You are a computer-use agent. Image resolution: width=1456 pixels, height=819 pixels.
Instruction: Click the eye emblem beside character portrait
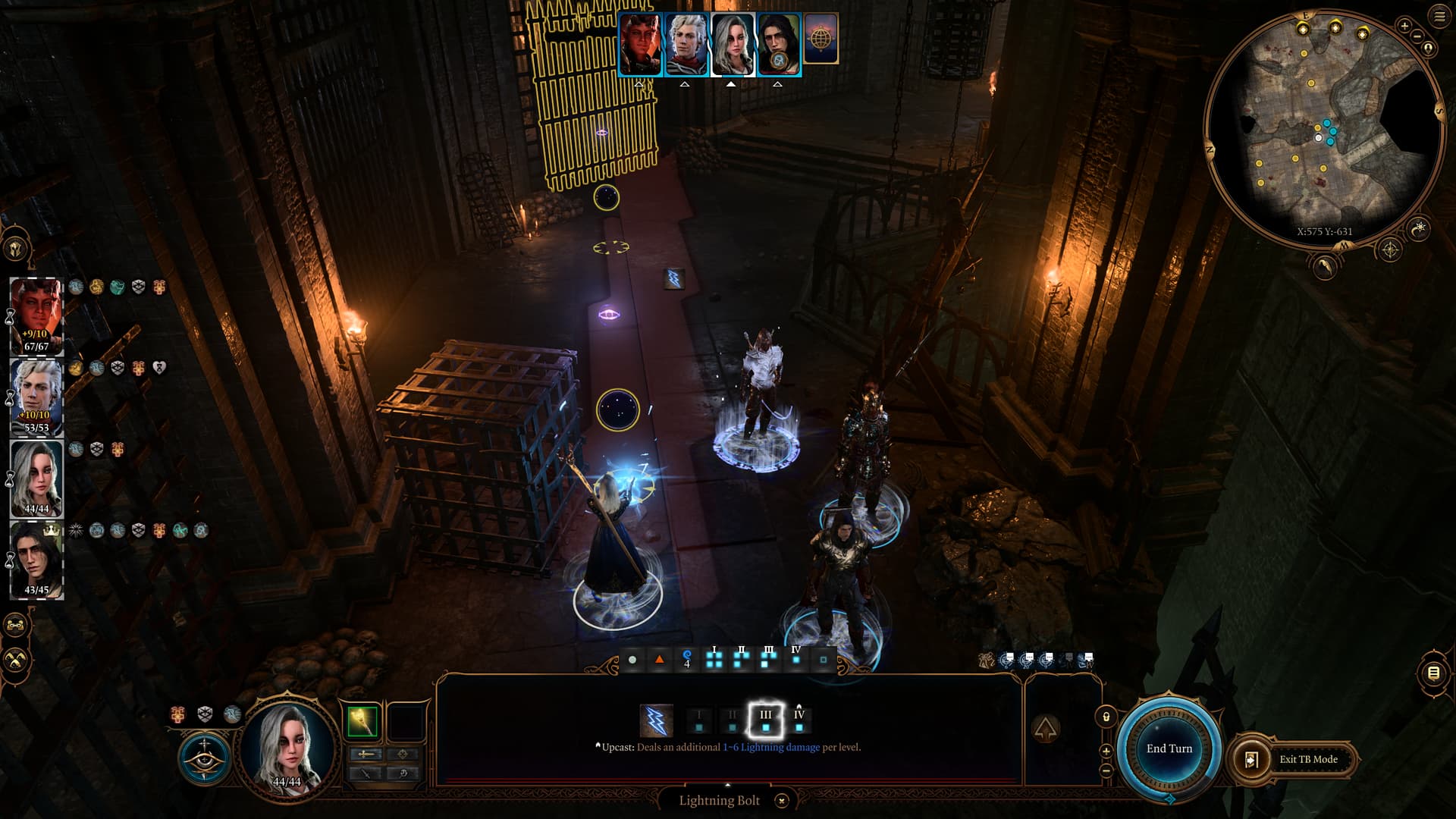204,759
